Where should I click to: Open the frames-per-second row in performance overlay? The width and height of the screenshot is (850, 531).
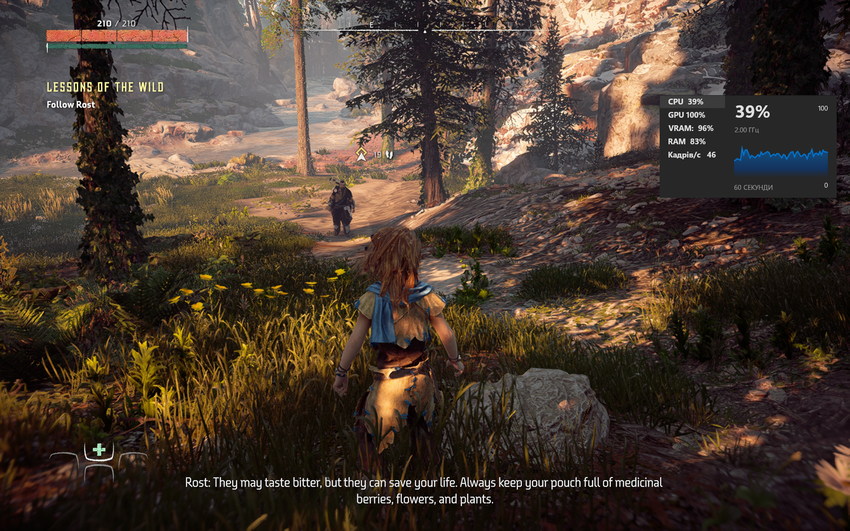pyautogui.click(x=692, y=155)
